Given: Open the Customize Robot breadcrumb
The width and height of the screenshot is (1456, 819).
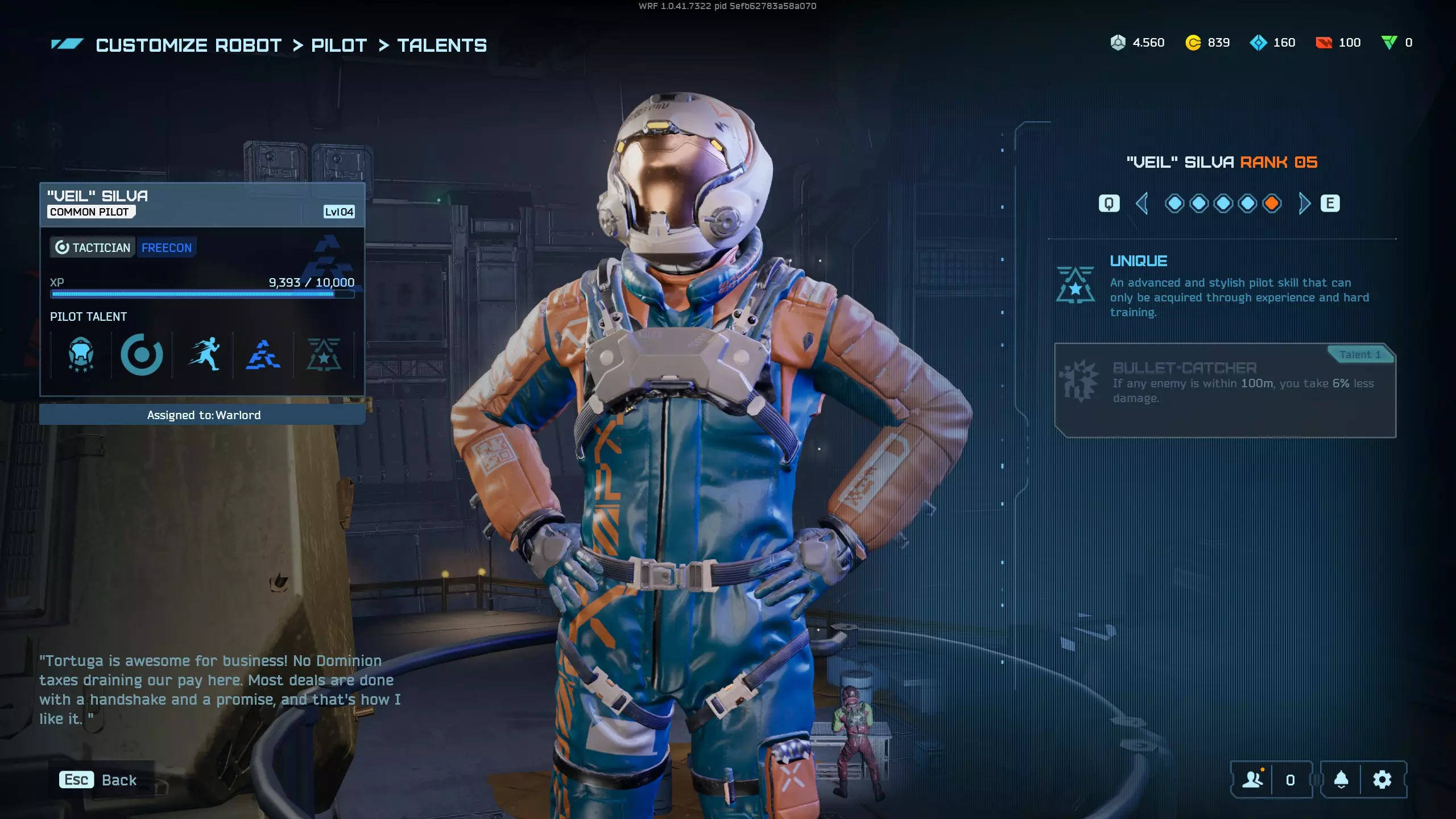Looking at the screenshot, I should 188,45.
